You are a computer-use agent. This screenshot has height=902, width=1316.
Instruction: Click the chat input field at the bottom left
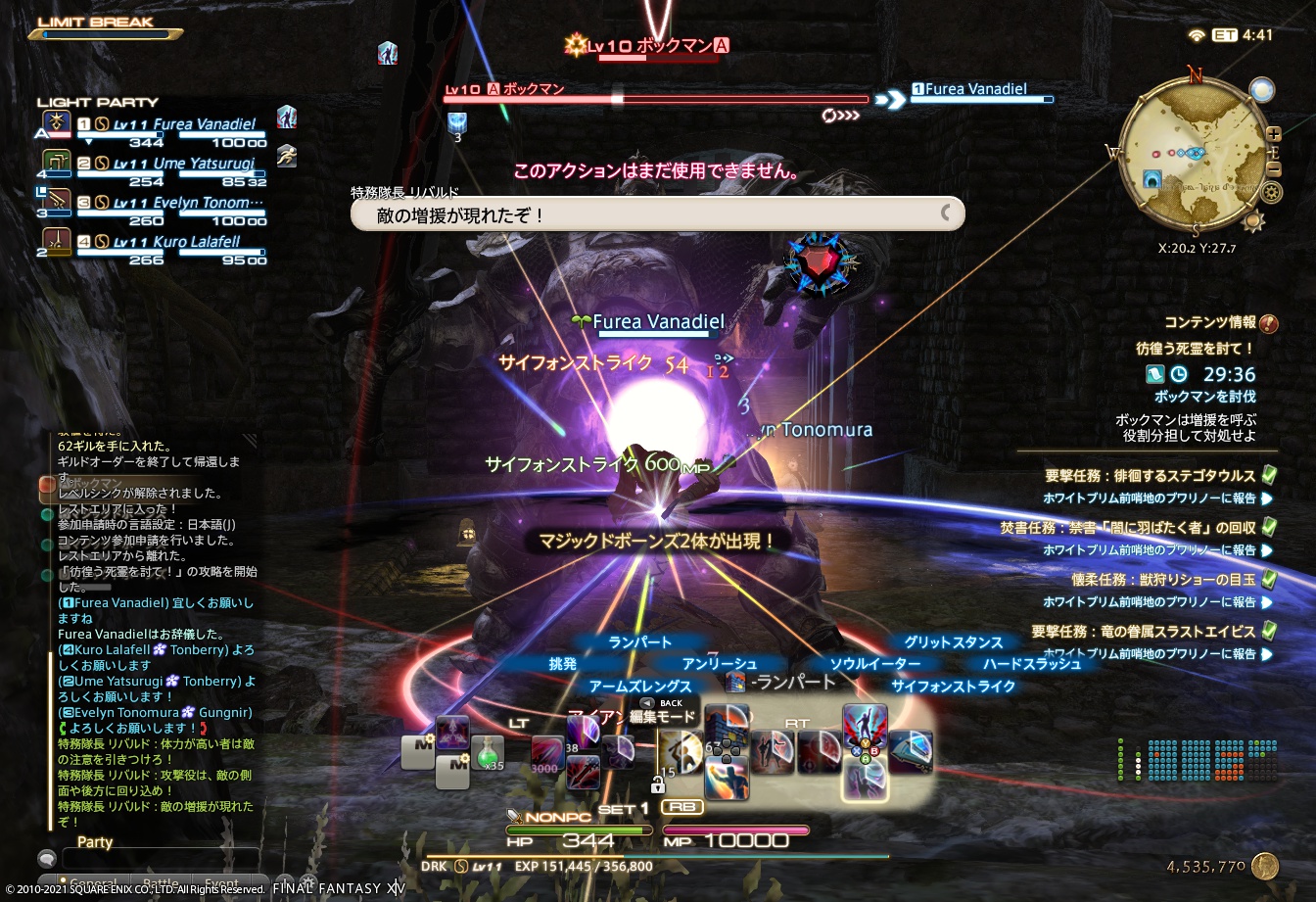pyautogui.click(x=162, y=857)
